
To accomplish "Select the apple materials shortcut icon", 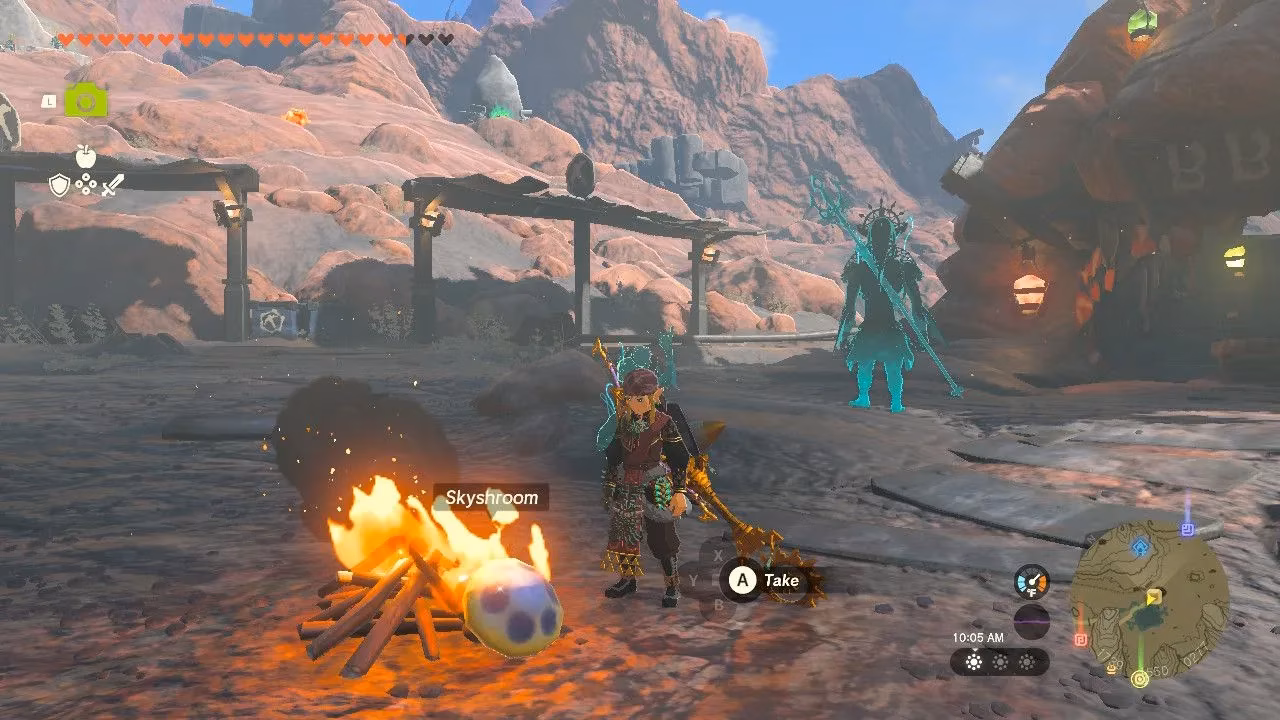I will pos(85,156).
